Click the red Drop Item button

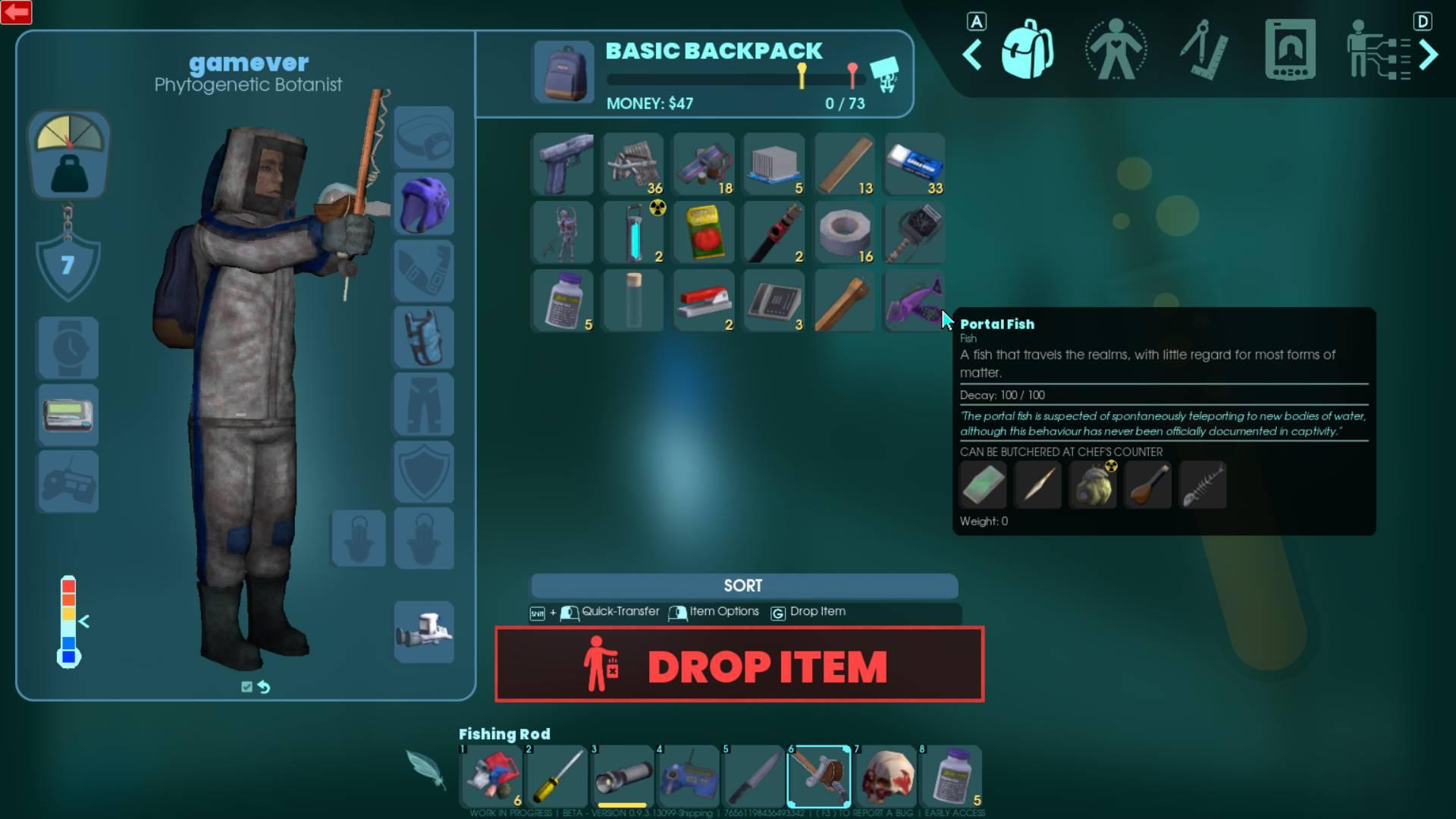click(739, 664)
